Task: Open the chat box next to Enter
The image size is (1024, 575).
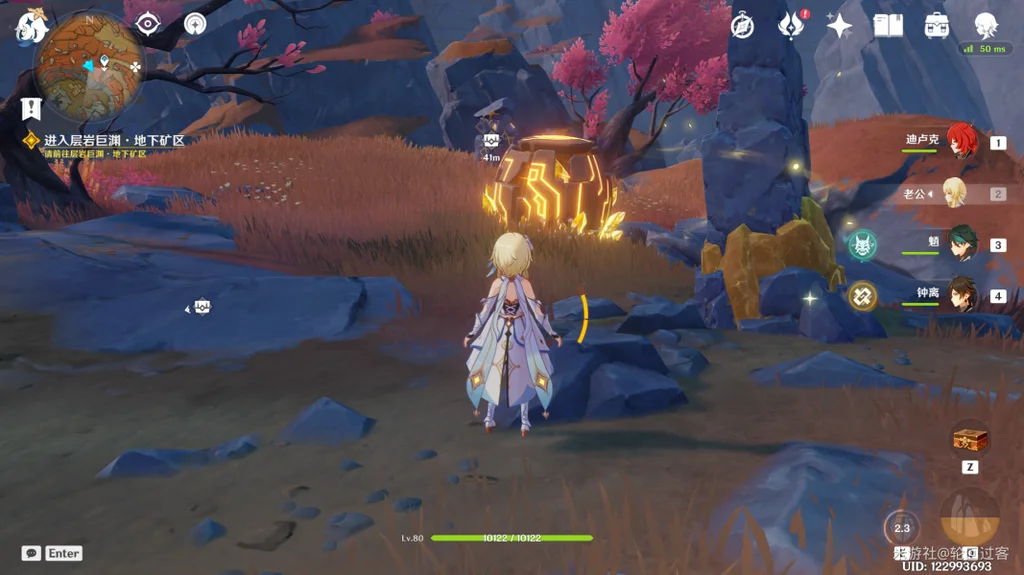Action: pyautogui.click(x=31, y=553)
